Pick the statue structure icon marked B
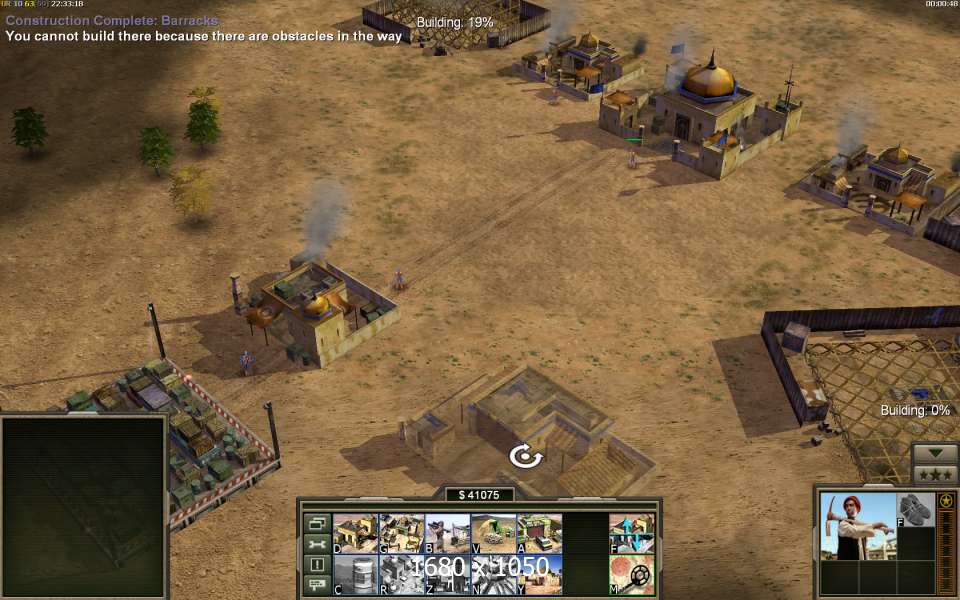Viewport: 960px width, 600px height. pos(447,533)
